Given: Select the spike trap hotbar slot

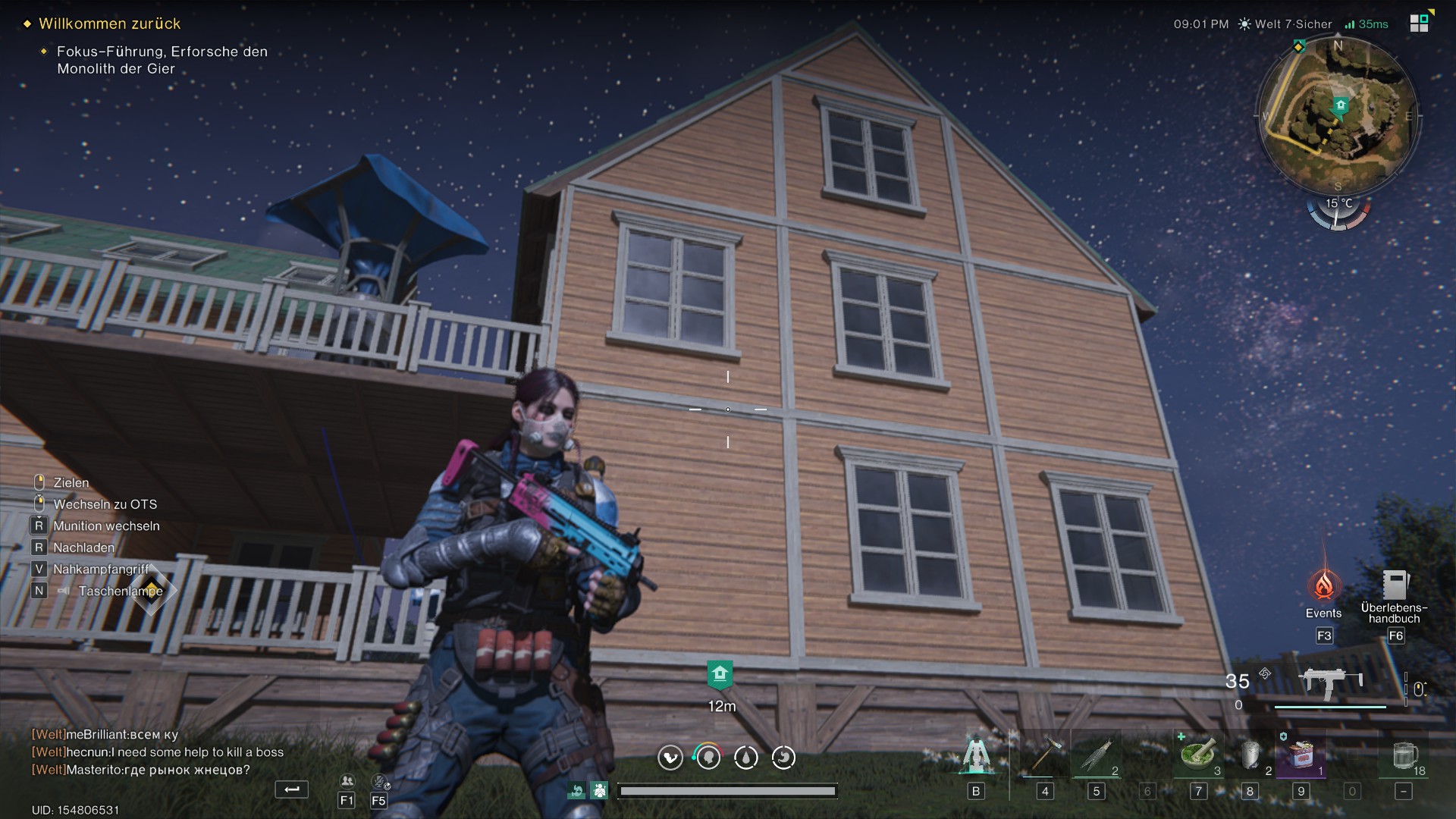Looking at the screenshot, I should tap(1097, 755).
